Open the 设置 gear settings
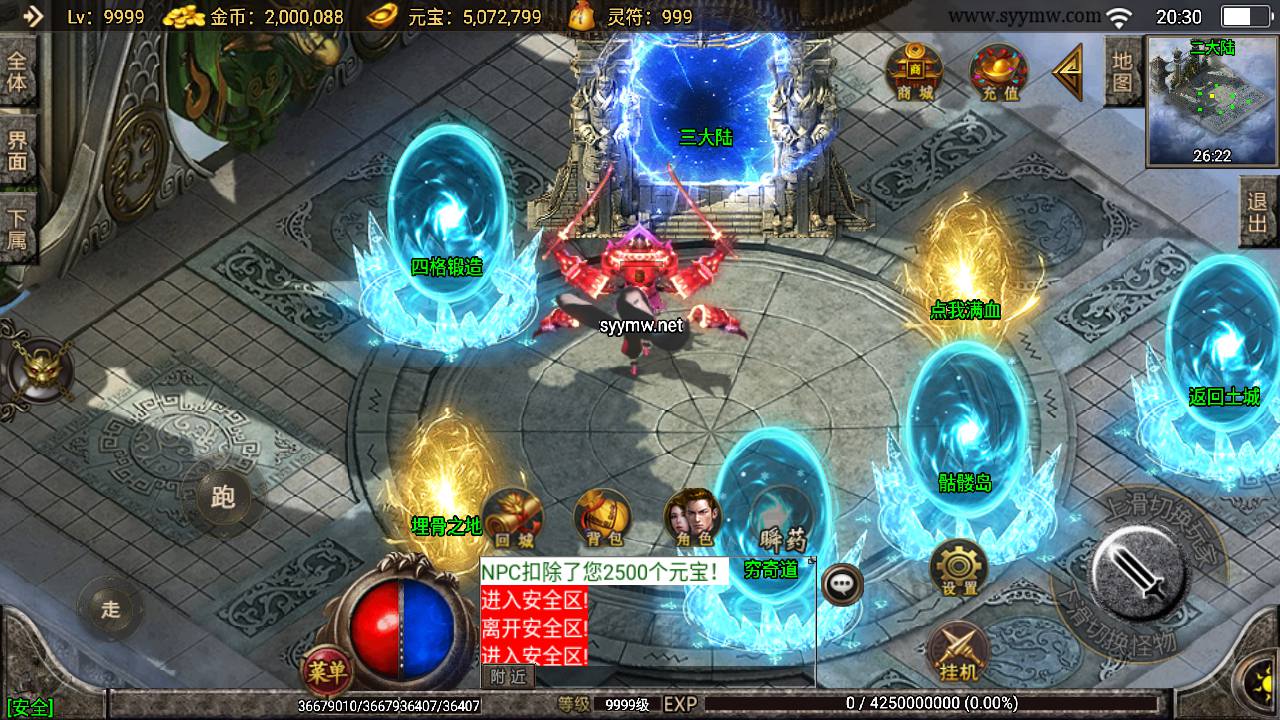Image resolution: width=1280 pixels, height=720 pixels. coord(959,570)
